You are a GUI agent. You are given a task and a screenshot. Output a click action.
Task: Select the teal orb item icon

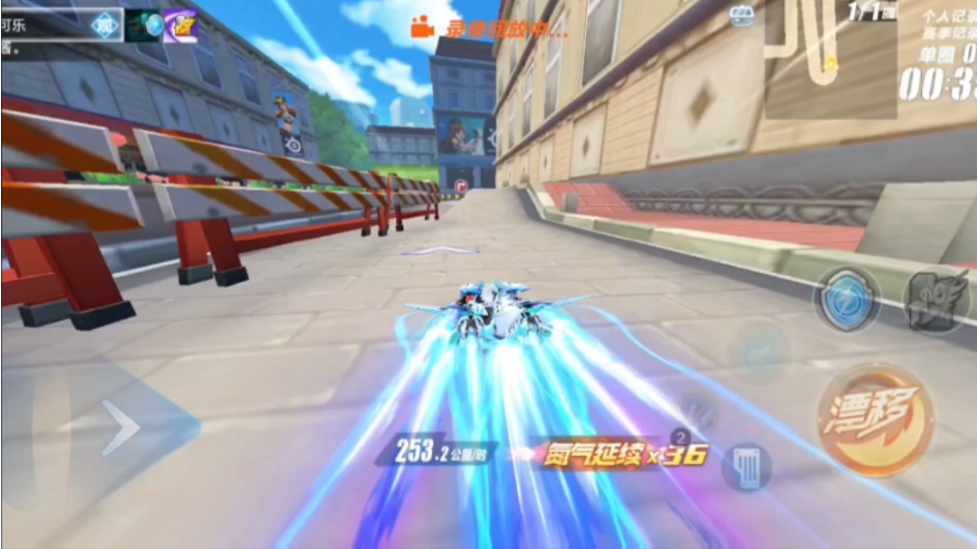point(145,25)
